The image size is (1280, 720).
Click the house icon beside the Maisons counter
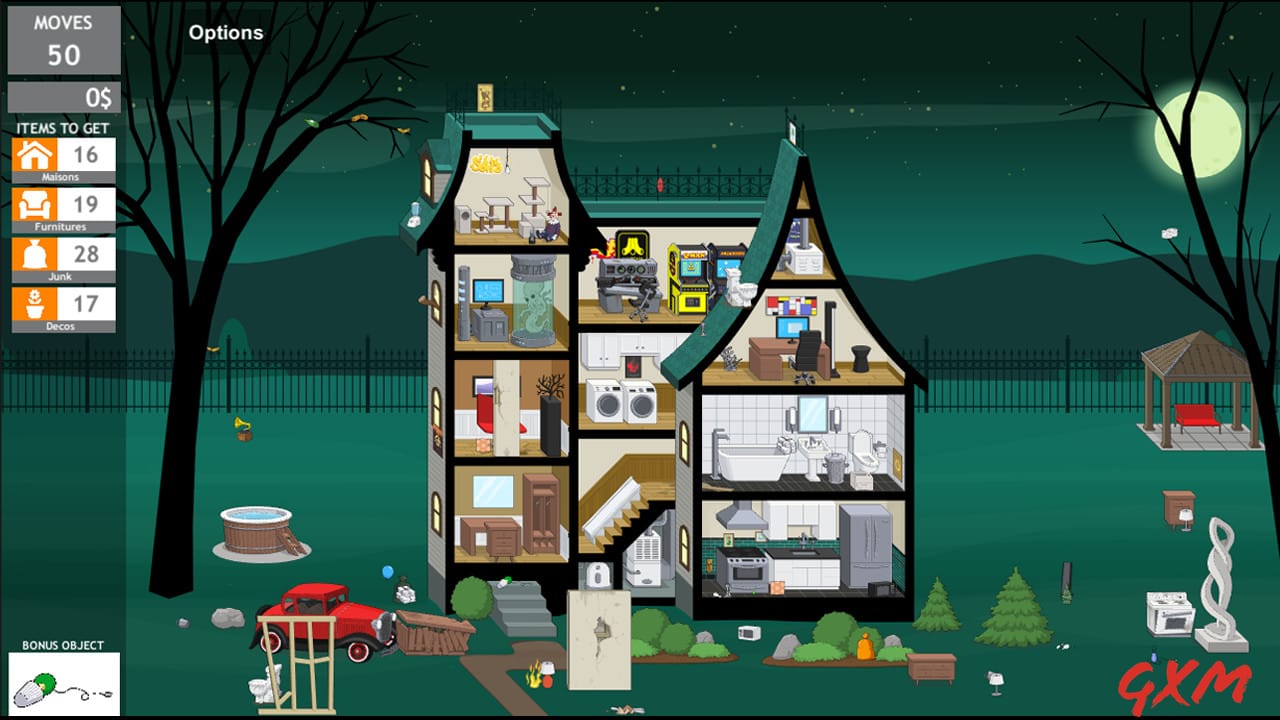(x=36, y=155)
